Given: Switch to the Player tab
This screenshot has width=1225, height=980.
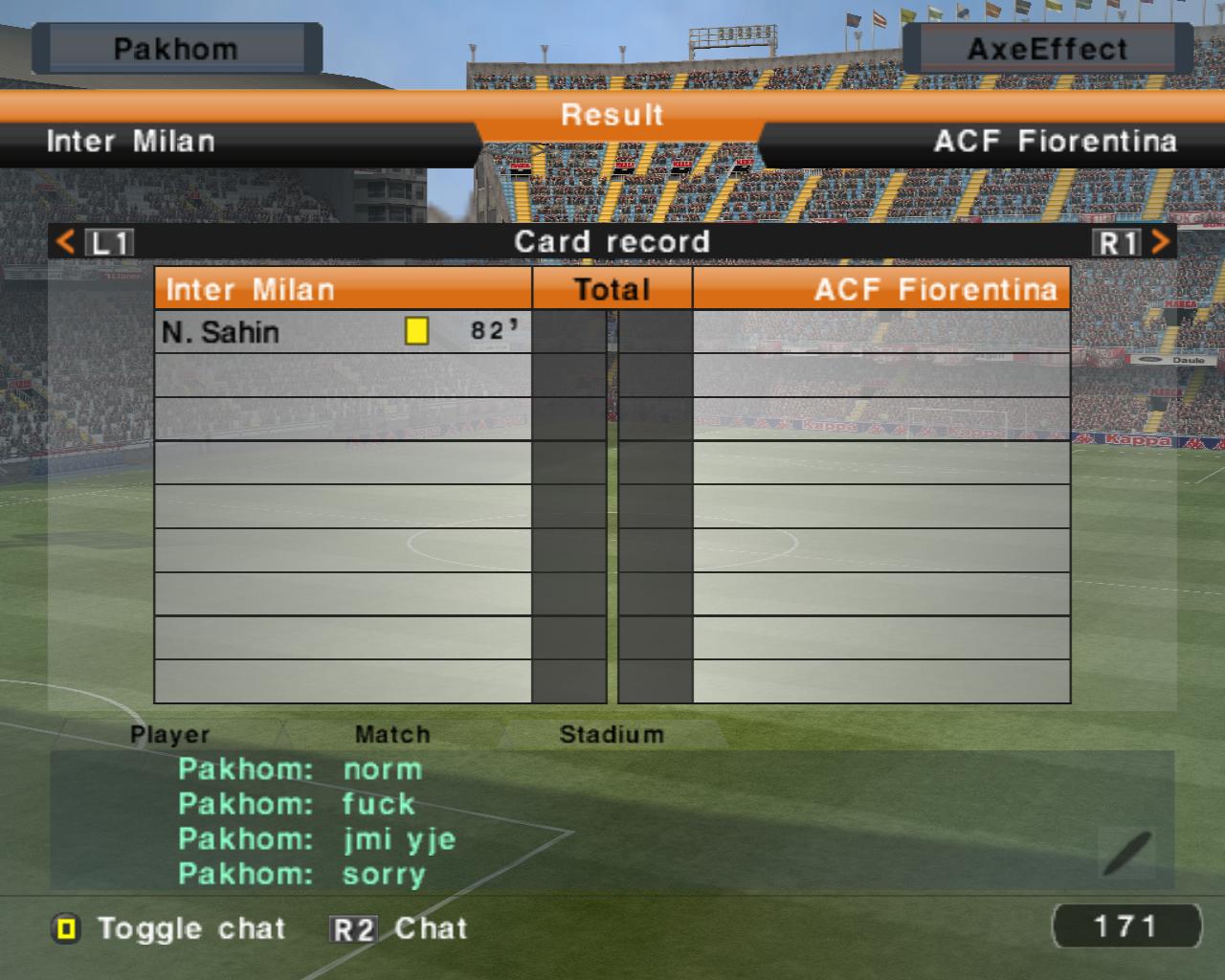Looking at the screenshot, I should [170, 735].
